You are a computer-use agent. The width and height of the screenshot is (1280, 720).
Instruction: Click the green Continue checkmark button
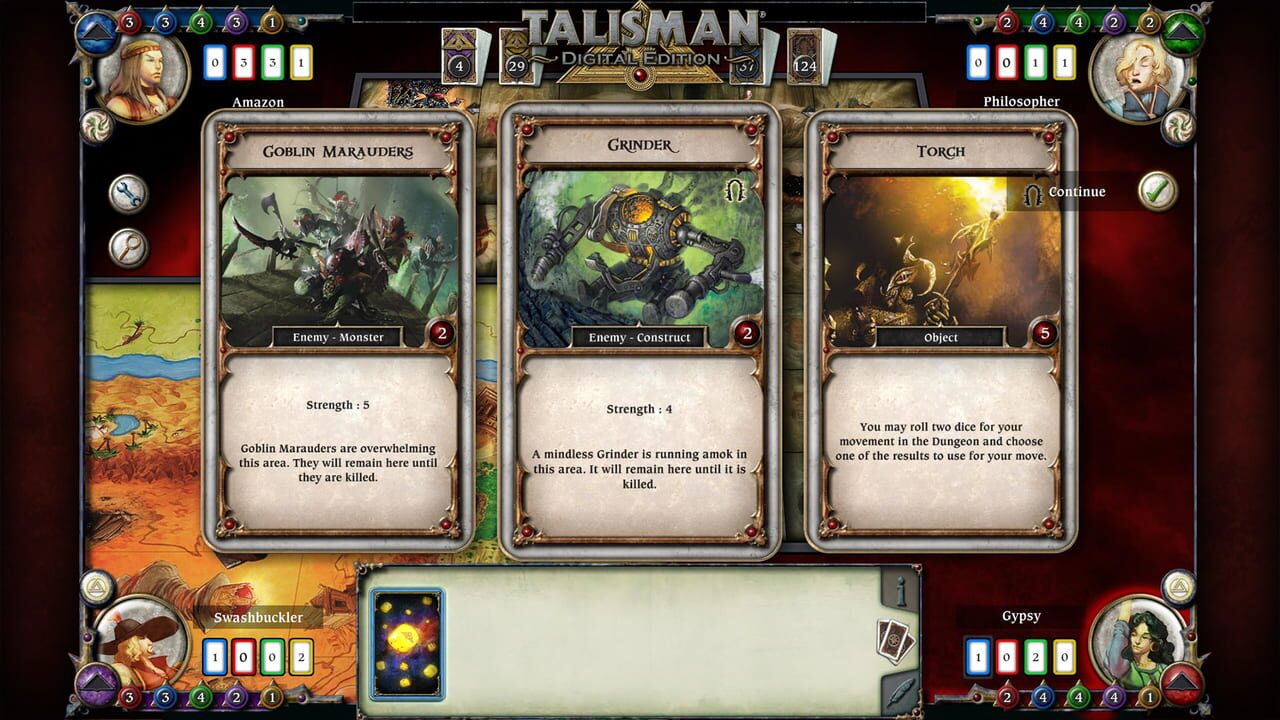pos(1157,190)
